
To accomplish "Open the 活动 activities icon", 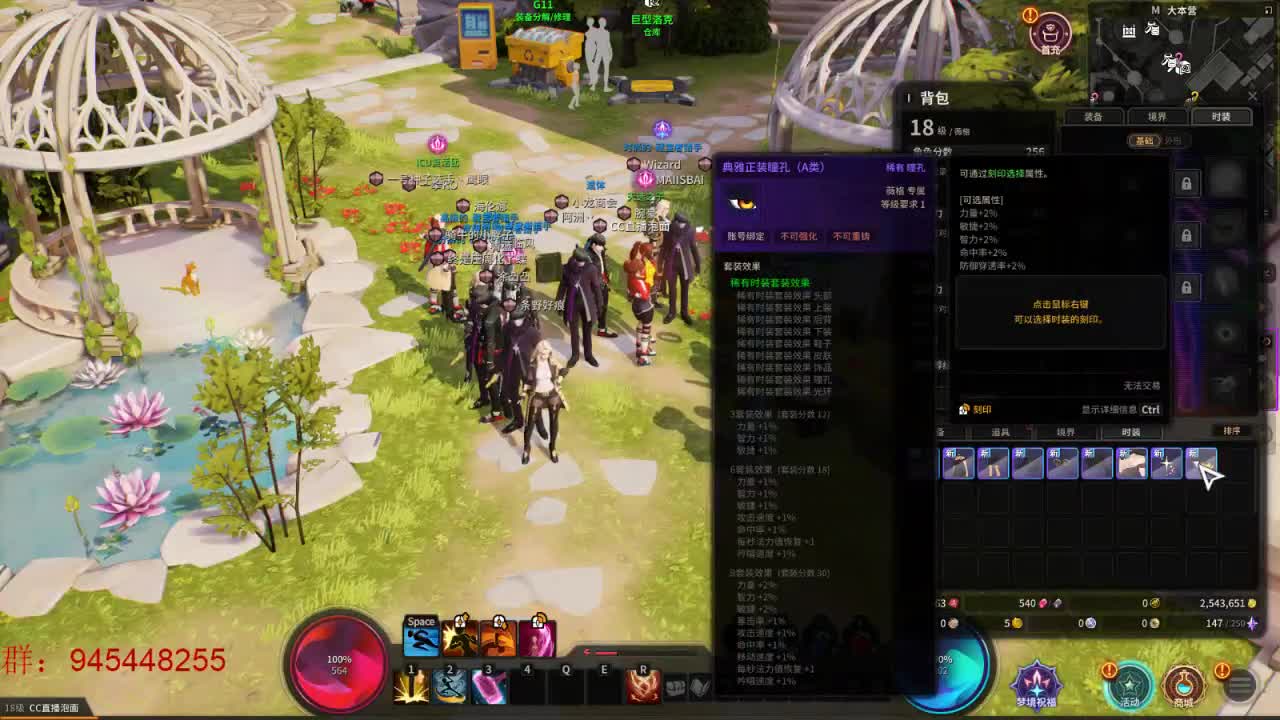I will click(1130, 684).
